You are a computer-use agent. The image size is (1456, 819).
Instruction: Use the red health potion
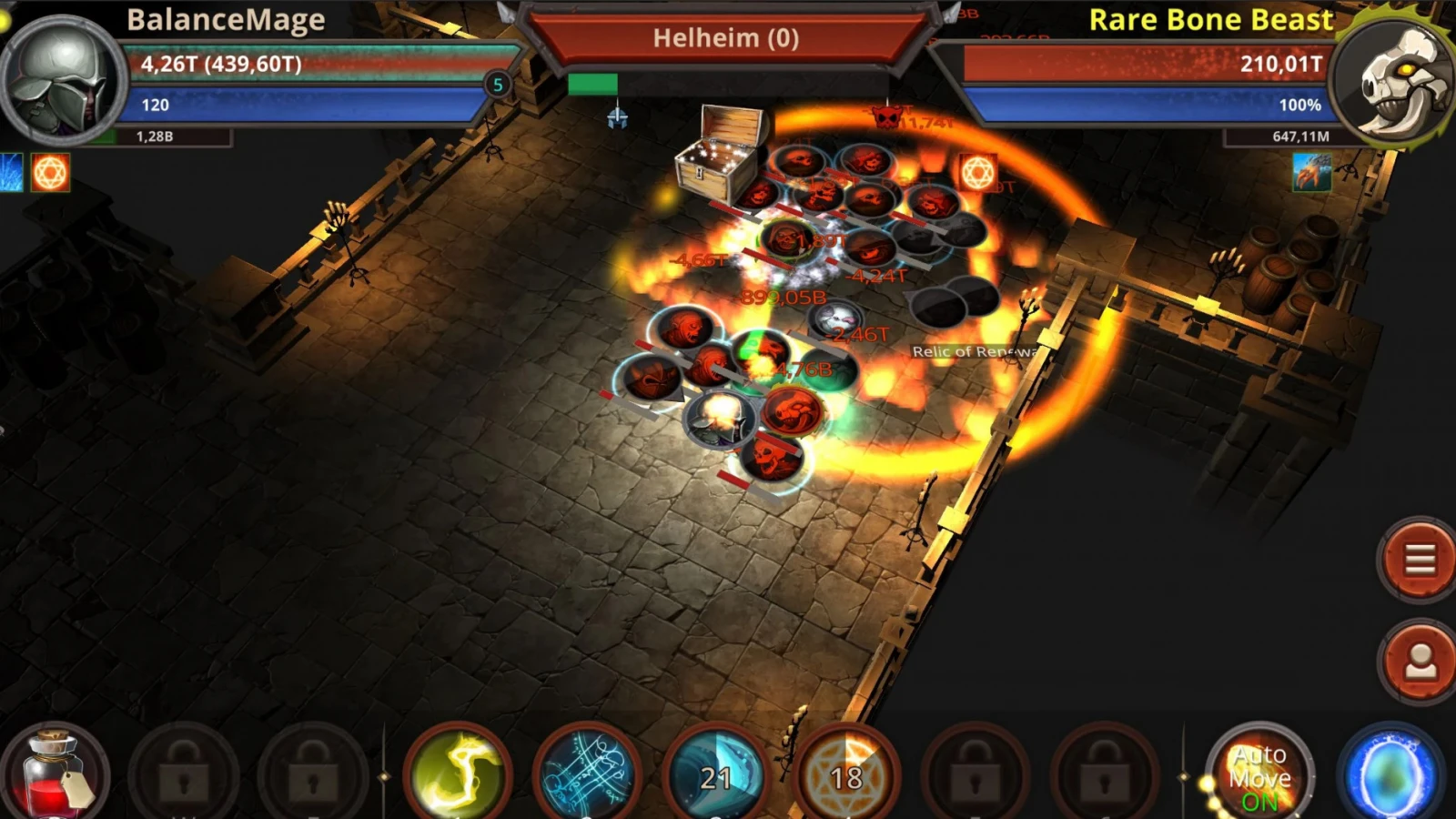[x=55, y=773]
